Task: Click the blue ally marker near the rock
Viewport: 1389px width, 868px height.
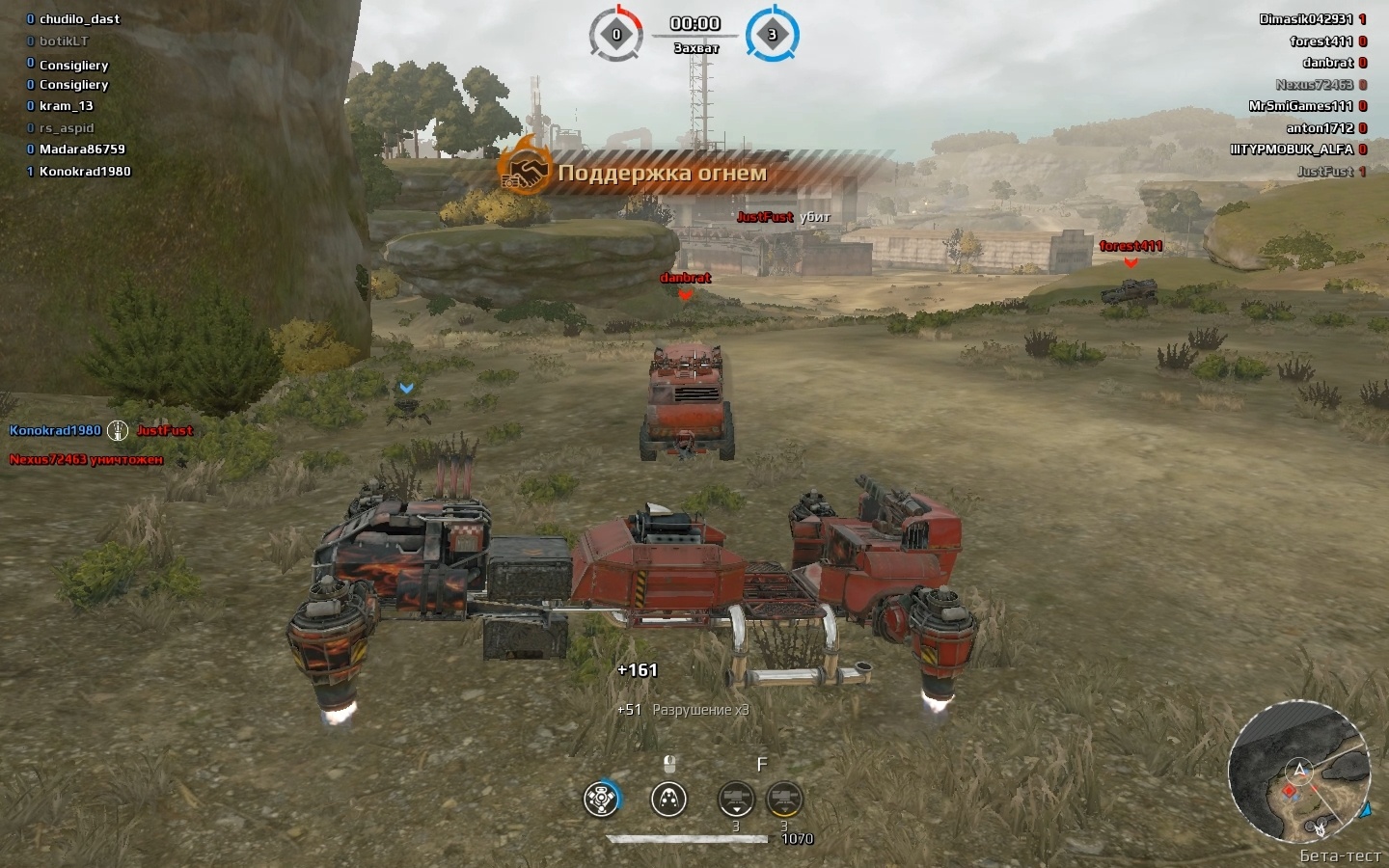Action: coord(406,386)
